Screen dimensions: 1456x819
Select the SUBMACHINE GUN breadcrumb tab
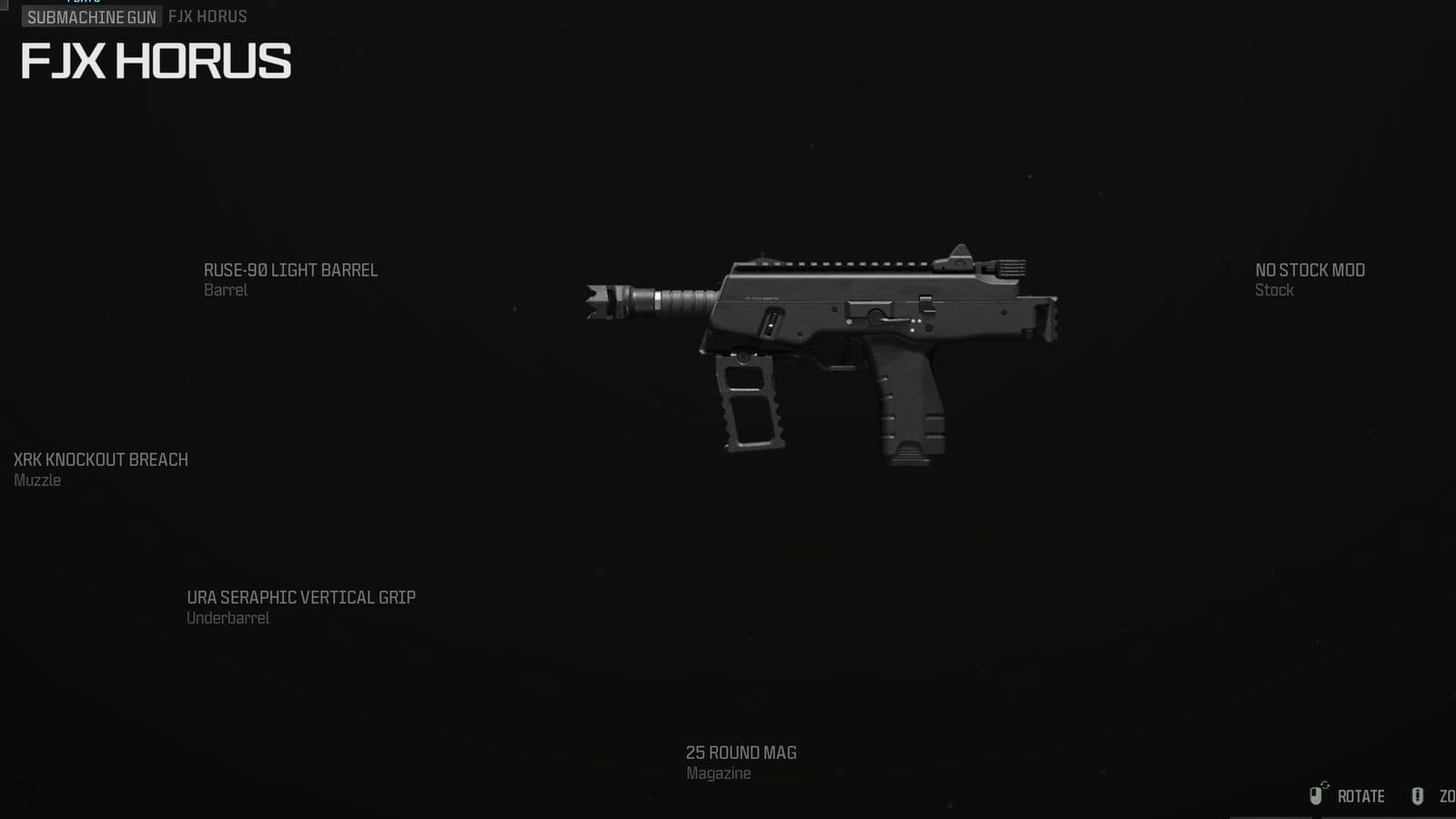pyautogui.click(x=92, y=16)
